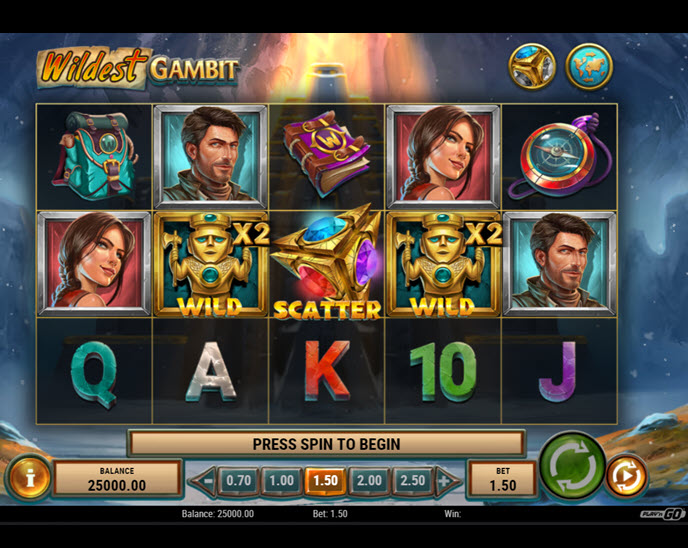Open the info paytable button
This screenshot has height=548, width=688.
[30, 477]
